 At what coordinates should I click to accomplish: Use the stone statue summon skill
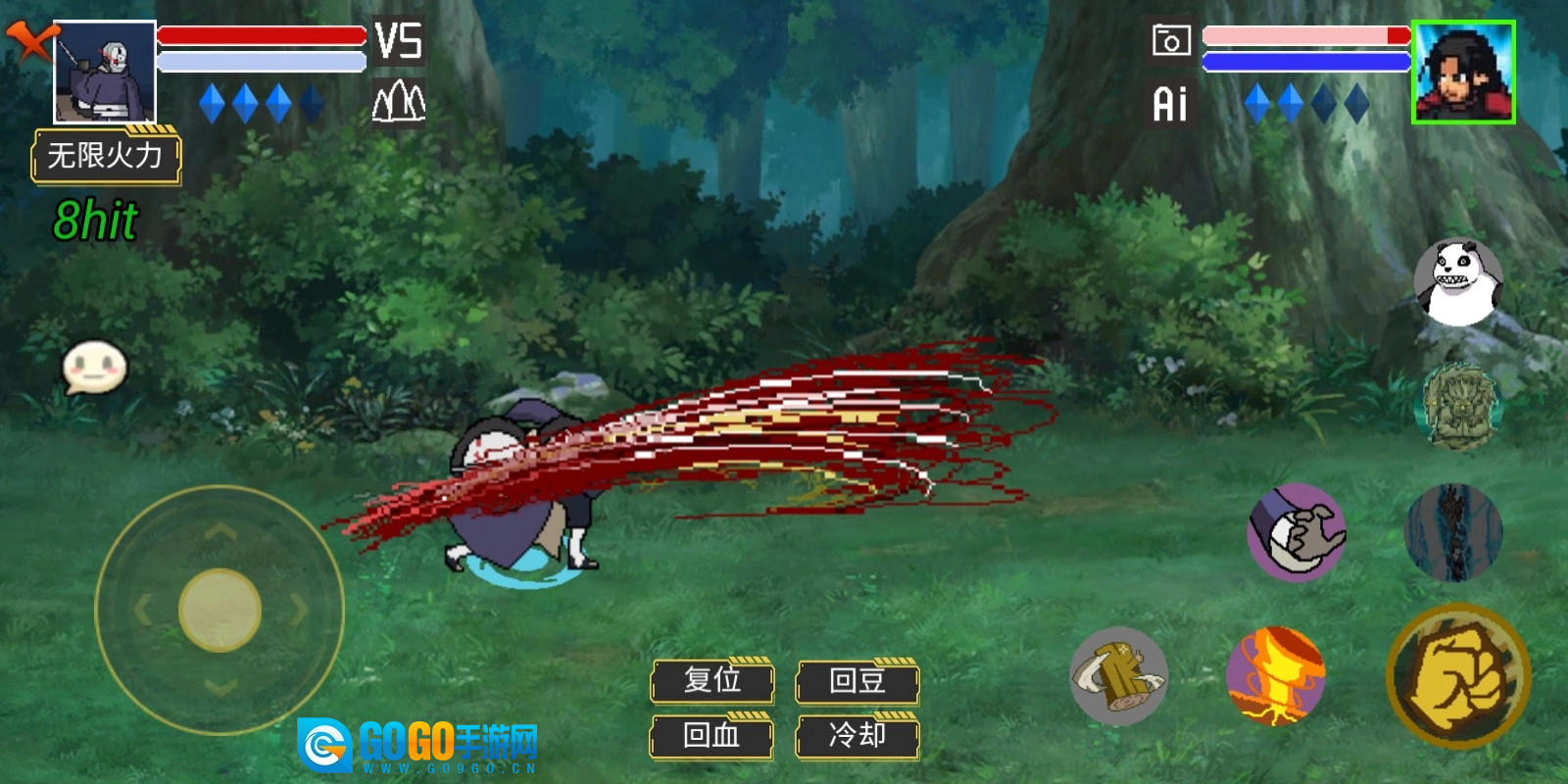pyautogui.click(x=1460, y=407)
